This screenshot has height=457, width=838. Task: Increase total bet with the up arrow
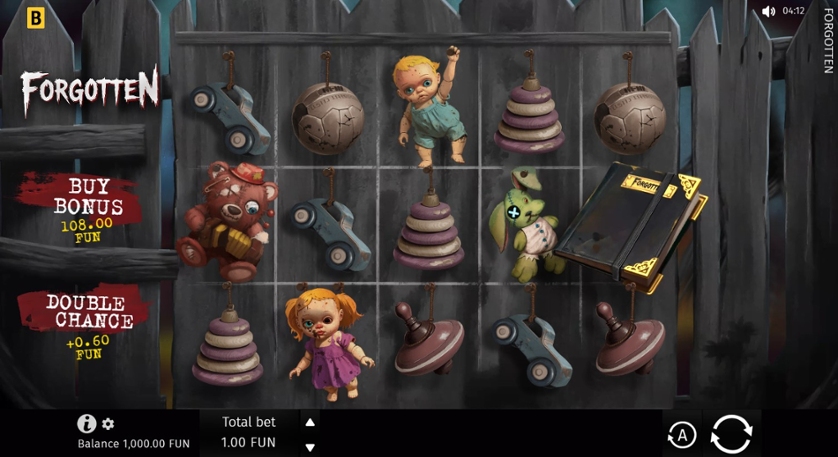tap(310, 422)
